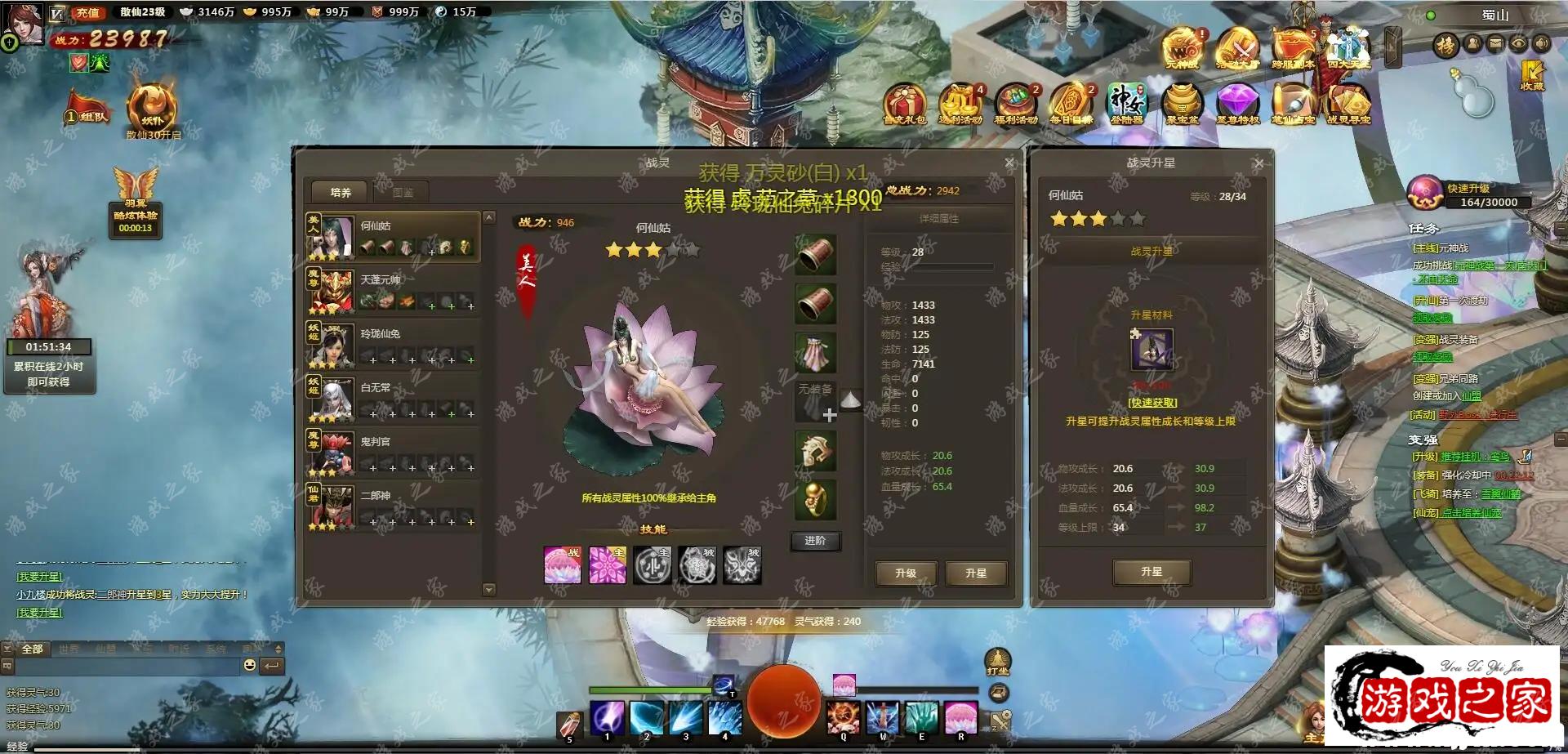This screenshot has height=754, width=1568.
Task: Click the 打坐 meditate button
Action: coord(998,660)
